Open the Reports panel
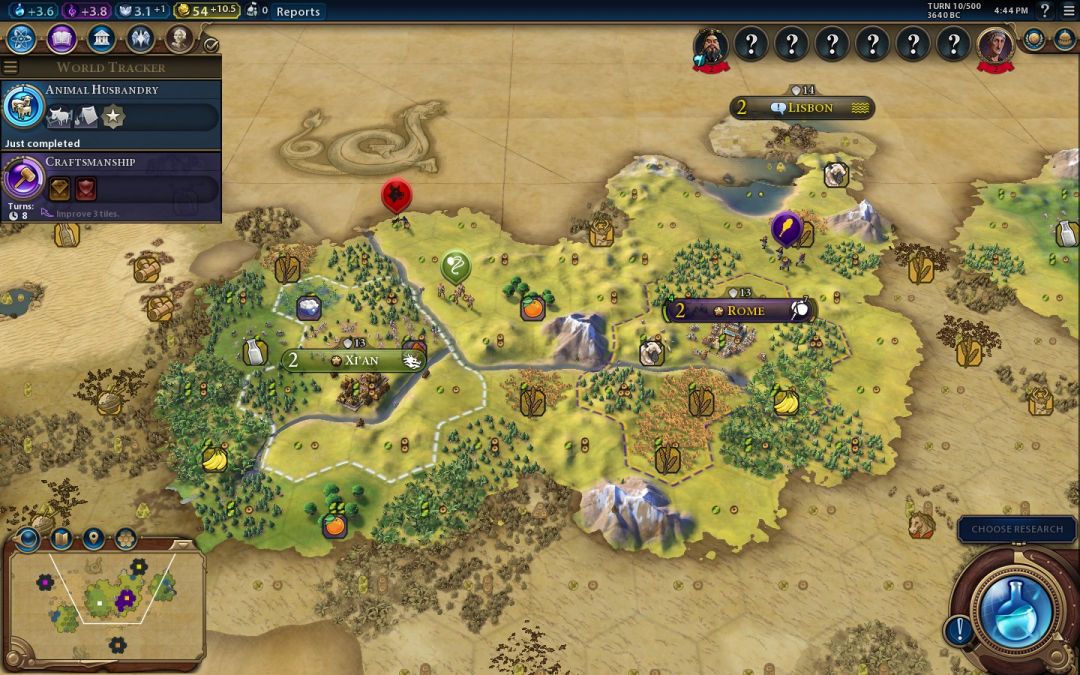Image resolution: width=1080 pixels, height=675 pixels. tap(298, 11)
